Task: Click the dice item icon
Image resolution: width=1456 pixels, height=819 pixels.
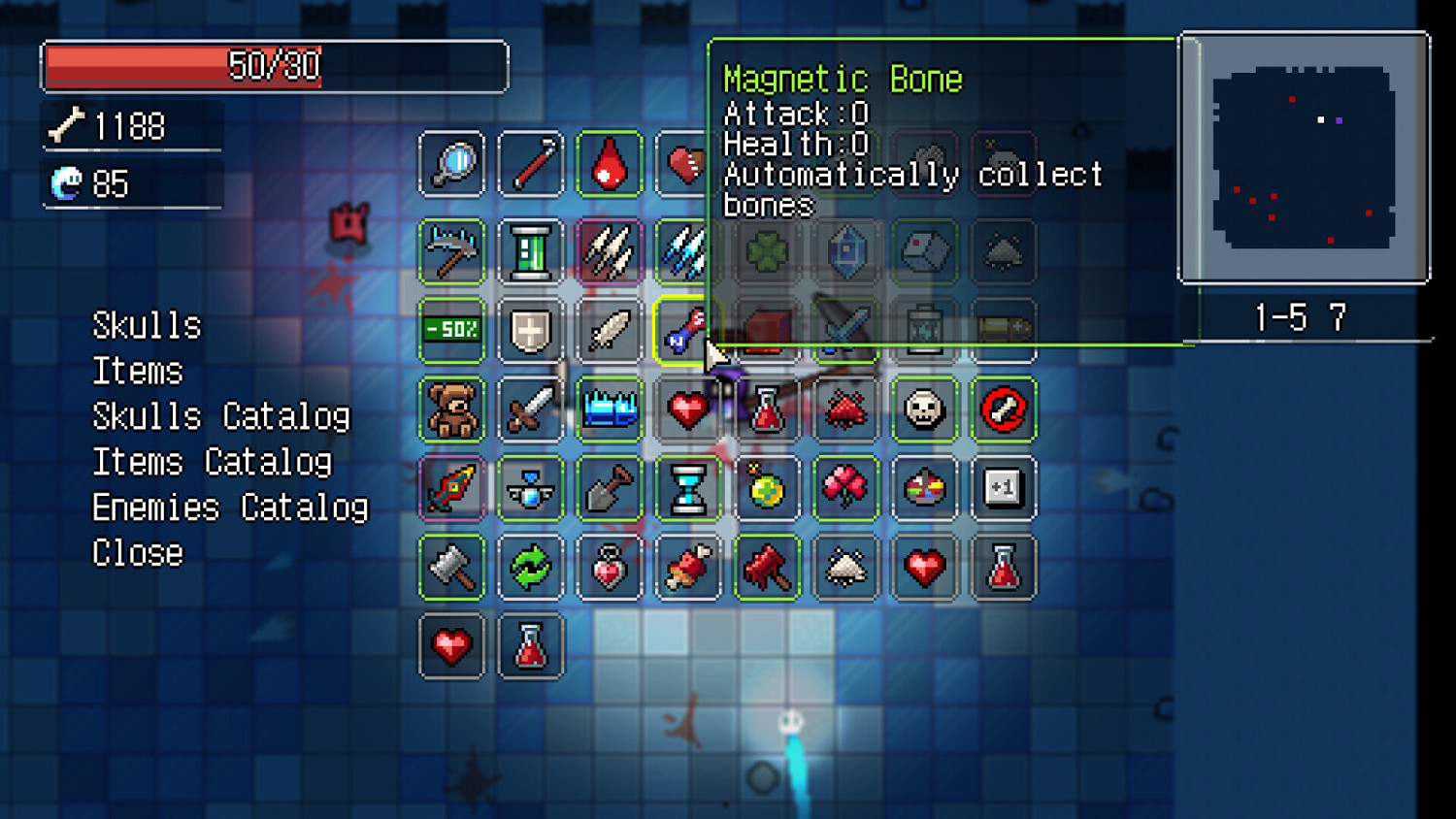Action: tap(924, 250)
